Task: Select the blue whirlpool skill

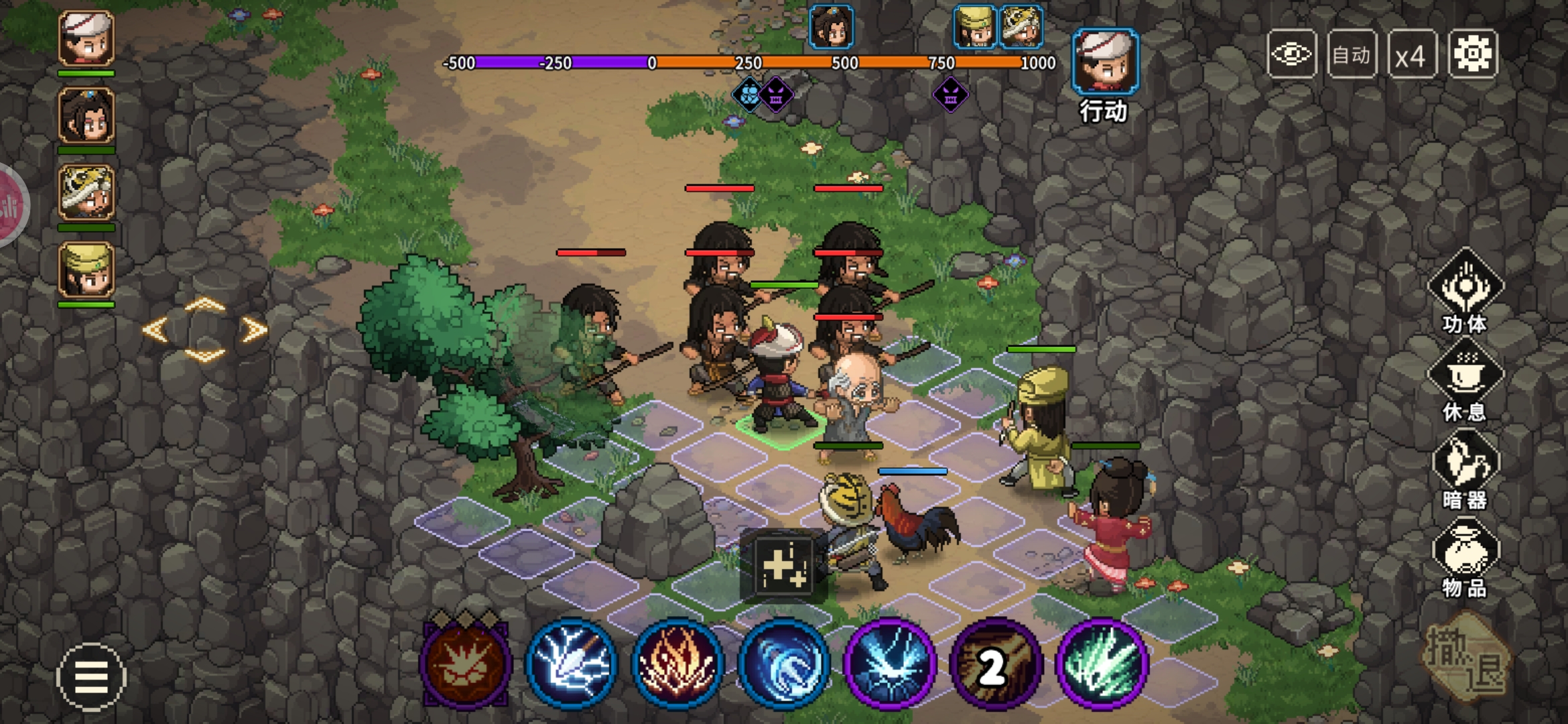Action: (783, 664)
